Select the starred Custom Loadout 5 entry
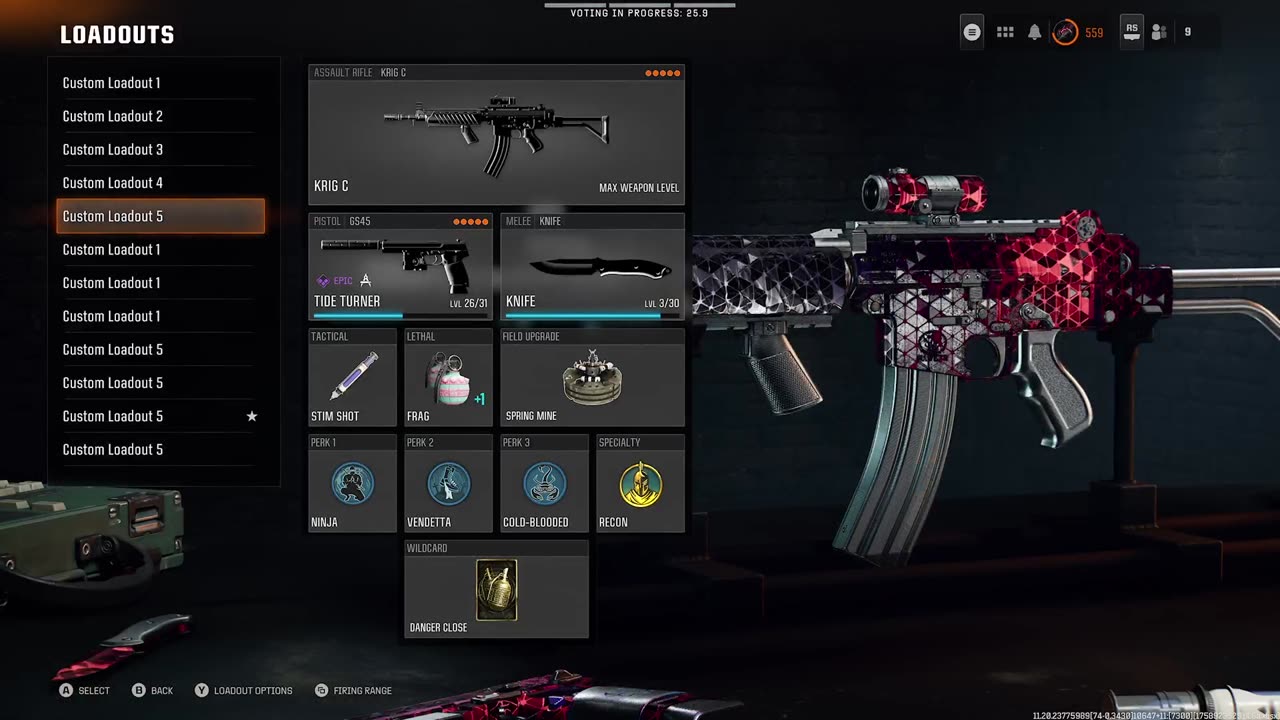 pyautogui.click(x=160, y=416)
